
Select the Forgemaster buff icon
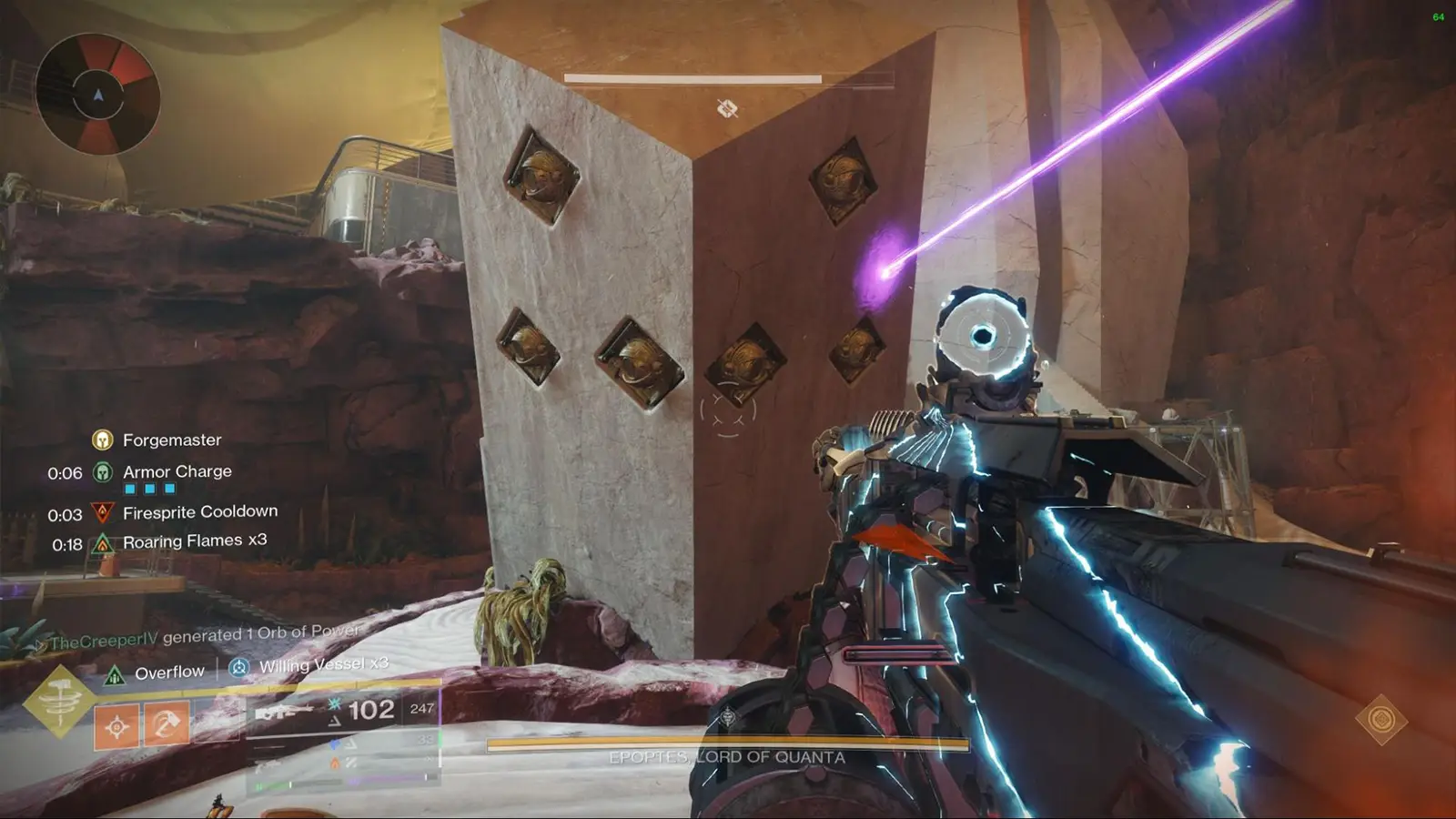pyautogui.click(x=102, y=440)
